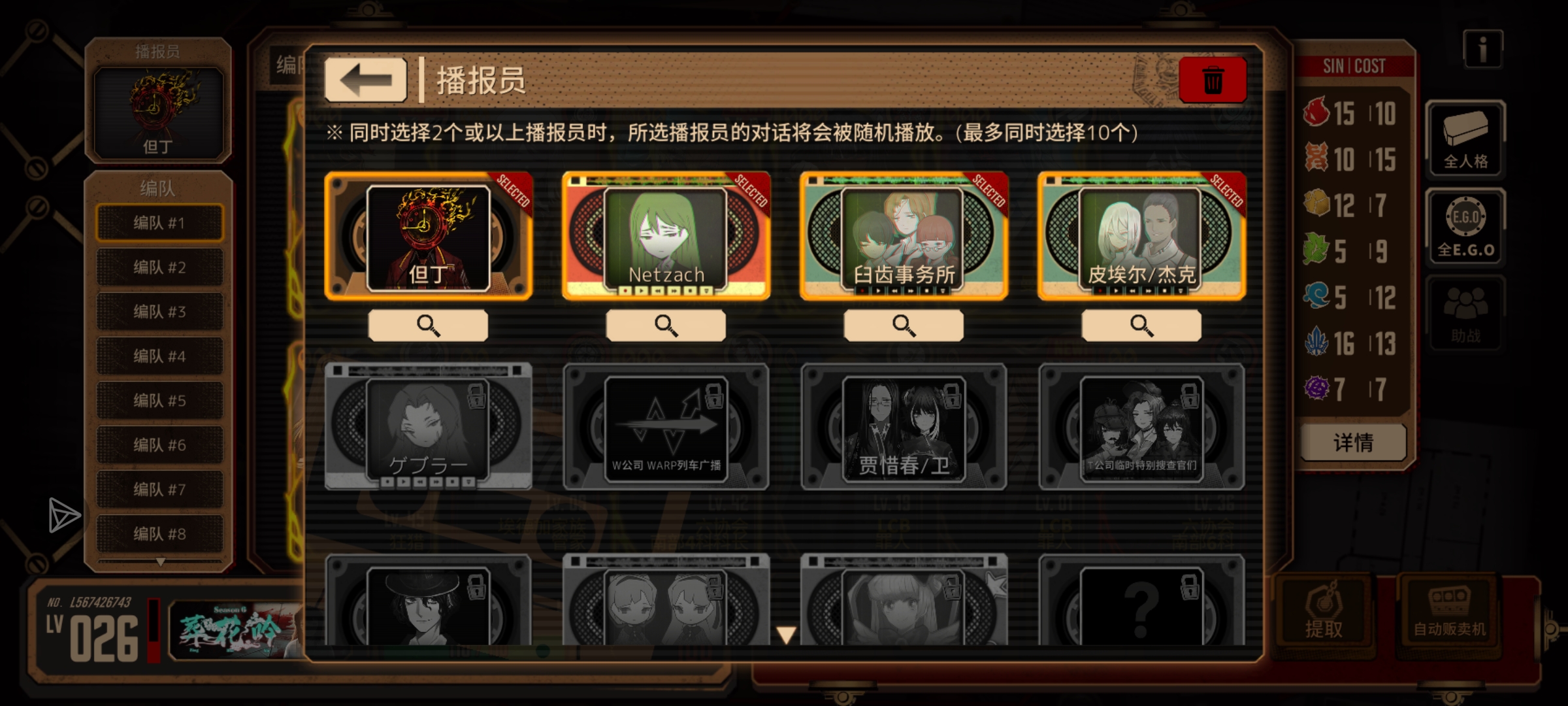The height and width of the screenshot is (706, 1568).
Task: Click the 助战 support icon
Action: coord(1465,314)
